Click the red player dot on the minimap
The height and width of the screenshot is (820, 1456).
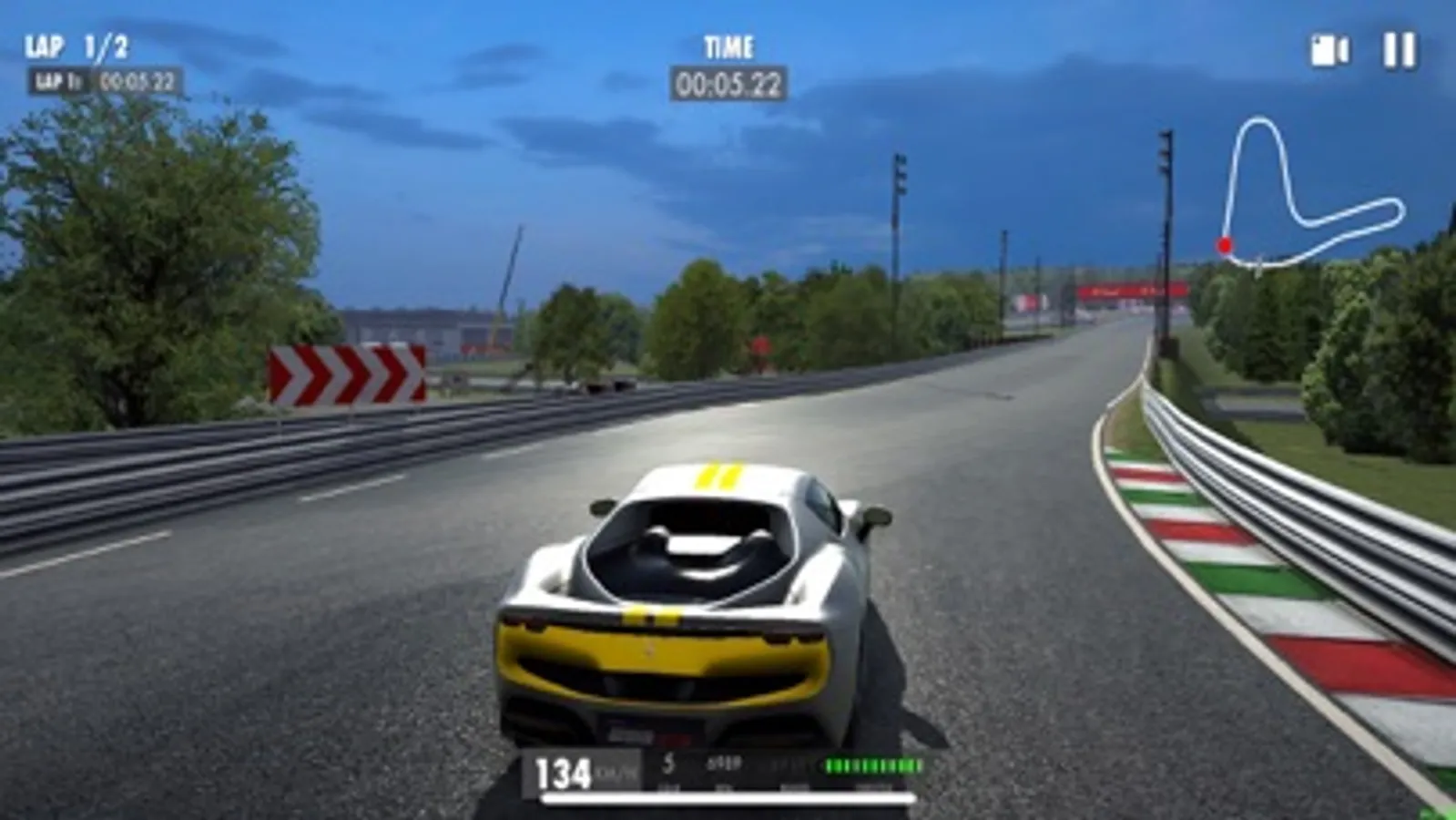[1225, 244]
